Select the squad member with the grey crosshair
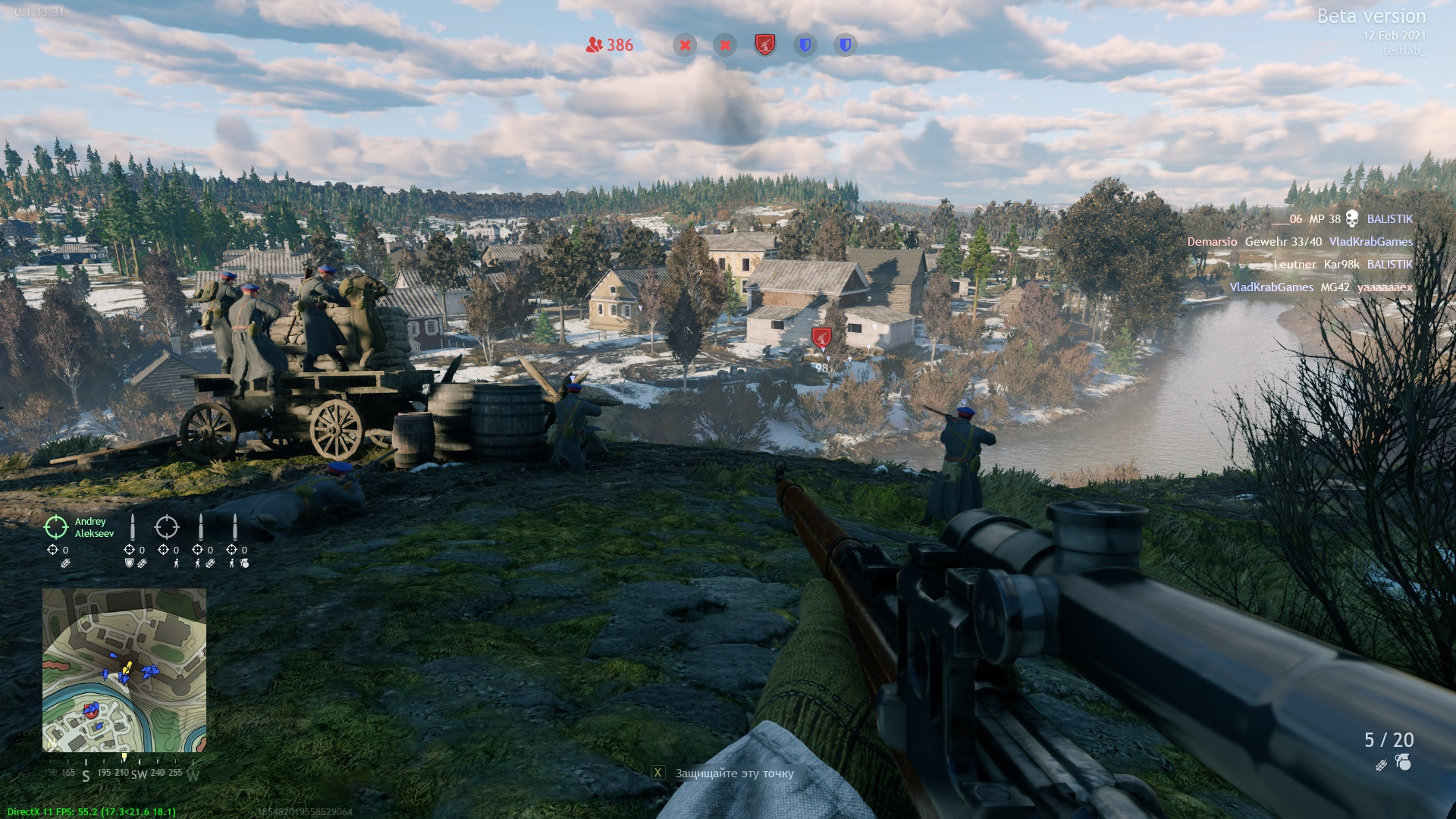The height and width of the screenshot is (819, 1456). 167,527
